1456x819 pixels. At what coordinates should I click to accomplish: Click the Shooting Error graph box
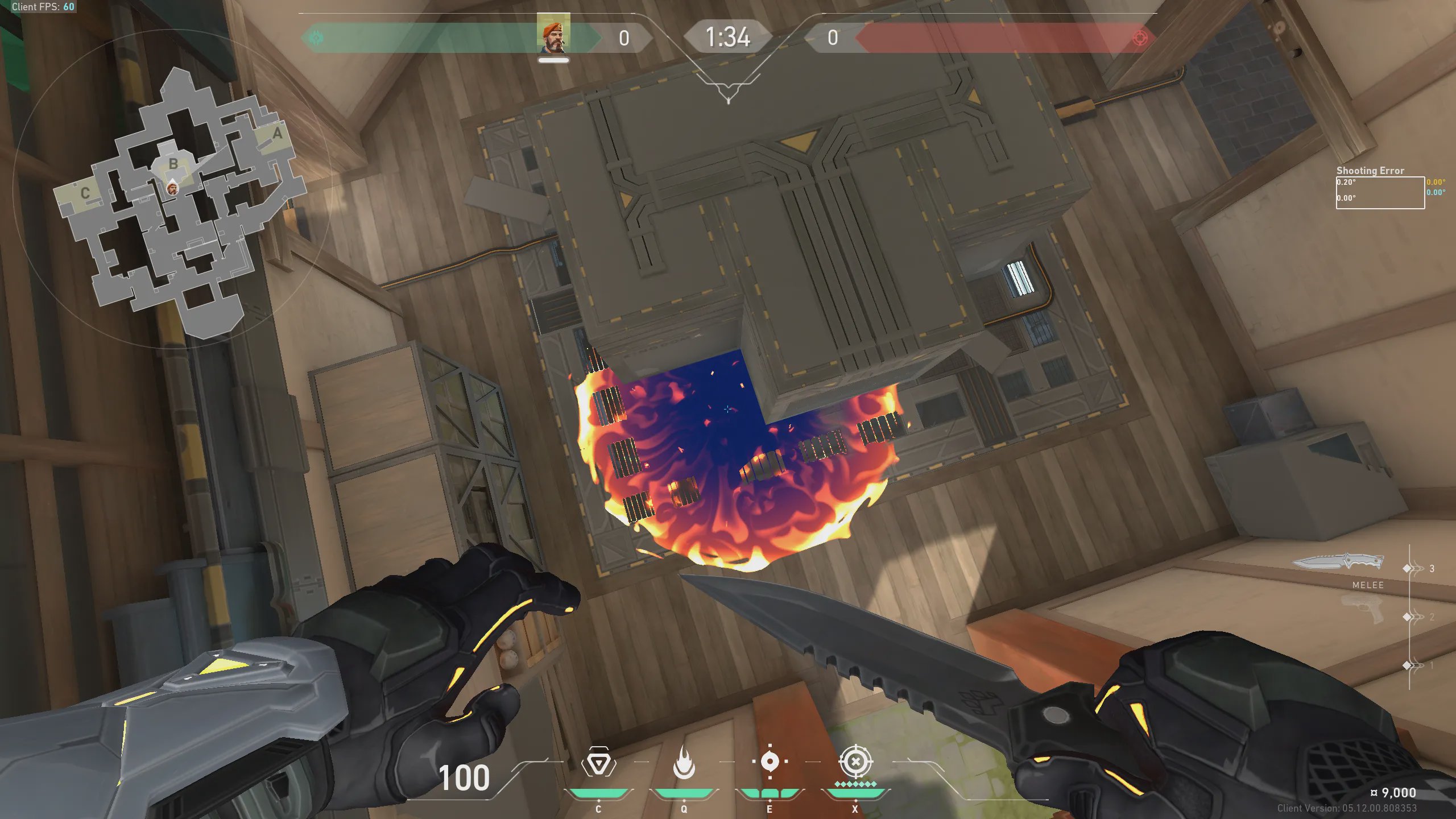[1380, 193]
